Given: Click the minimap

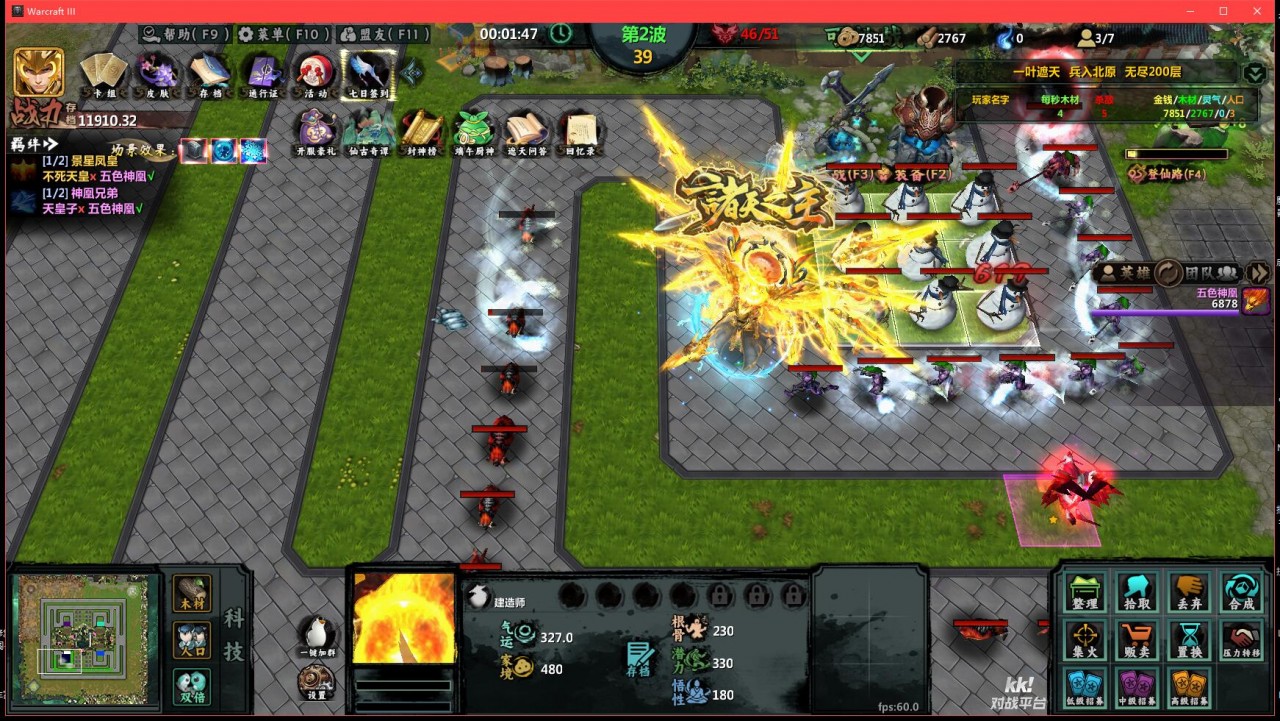Looking at the screenshot, I should coord(85,639).
